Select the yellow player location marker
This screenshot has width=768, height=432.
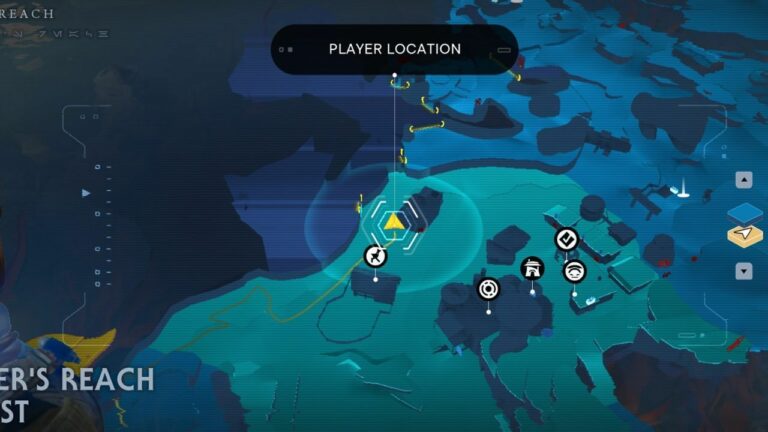pos(396,221)
